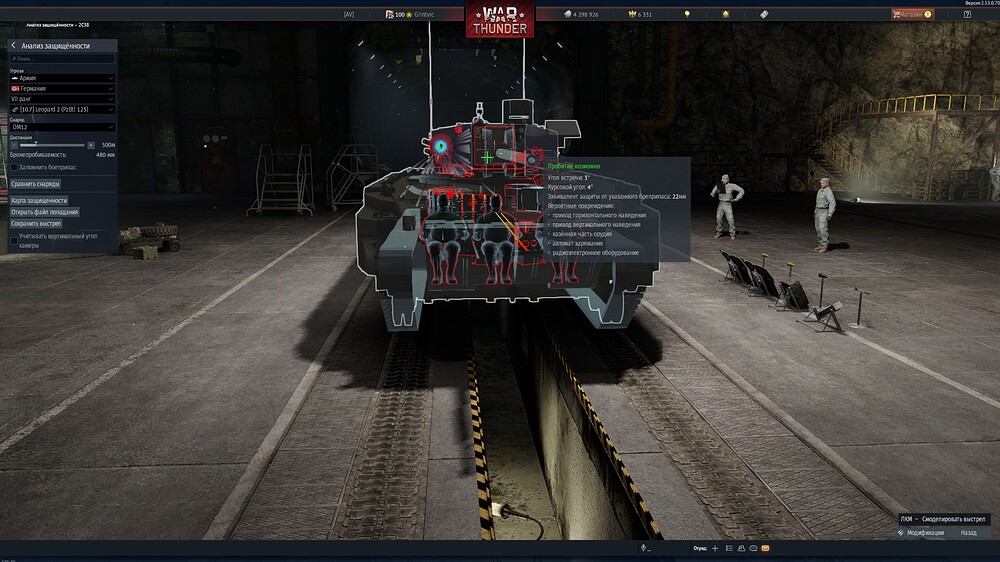Open the Магазин shop
The width and height of the screenshot is (1000, 562).
pyautogui.click(x=911, y=15)
